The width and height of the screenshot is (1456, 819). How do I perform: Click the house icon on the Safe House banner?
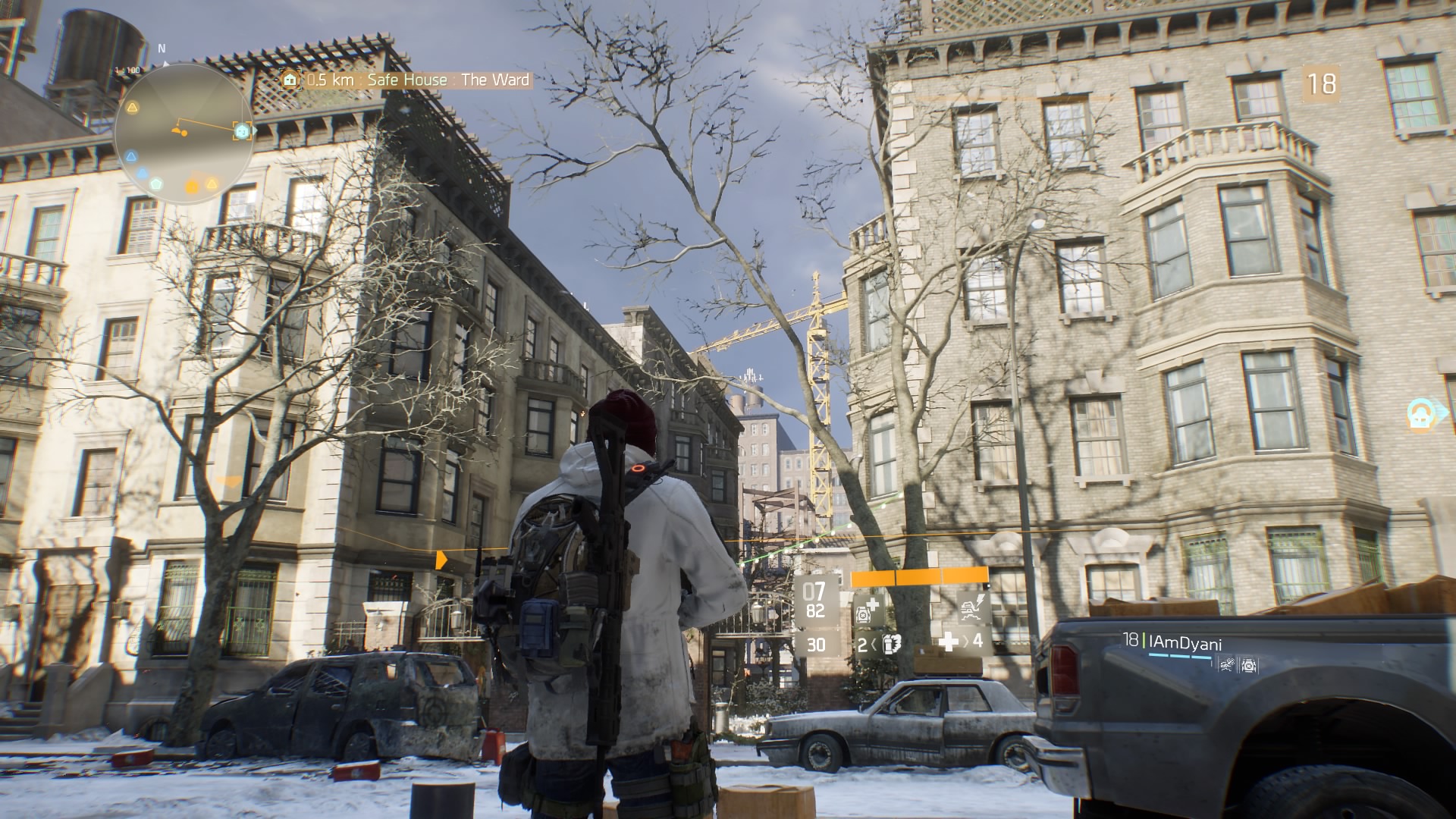(x=290, y=78)
